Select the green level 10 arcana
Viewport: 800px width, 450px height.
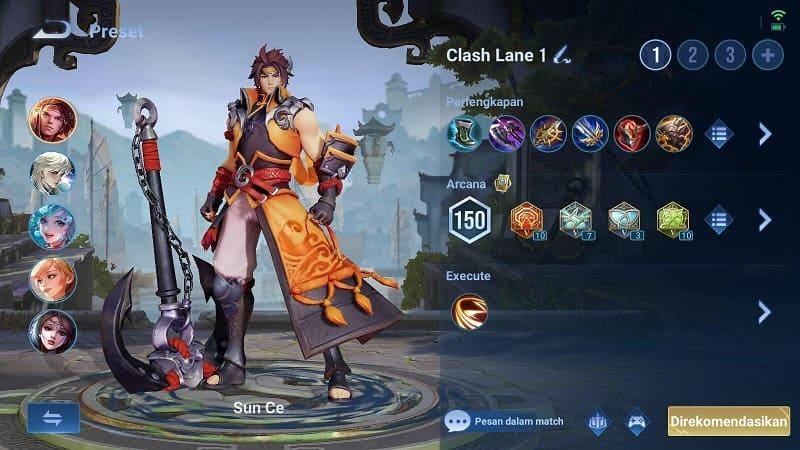(673, 220)
